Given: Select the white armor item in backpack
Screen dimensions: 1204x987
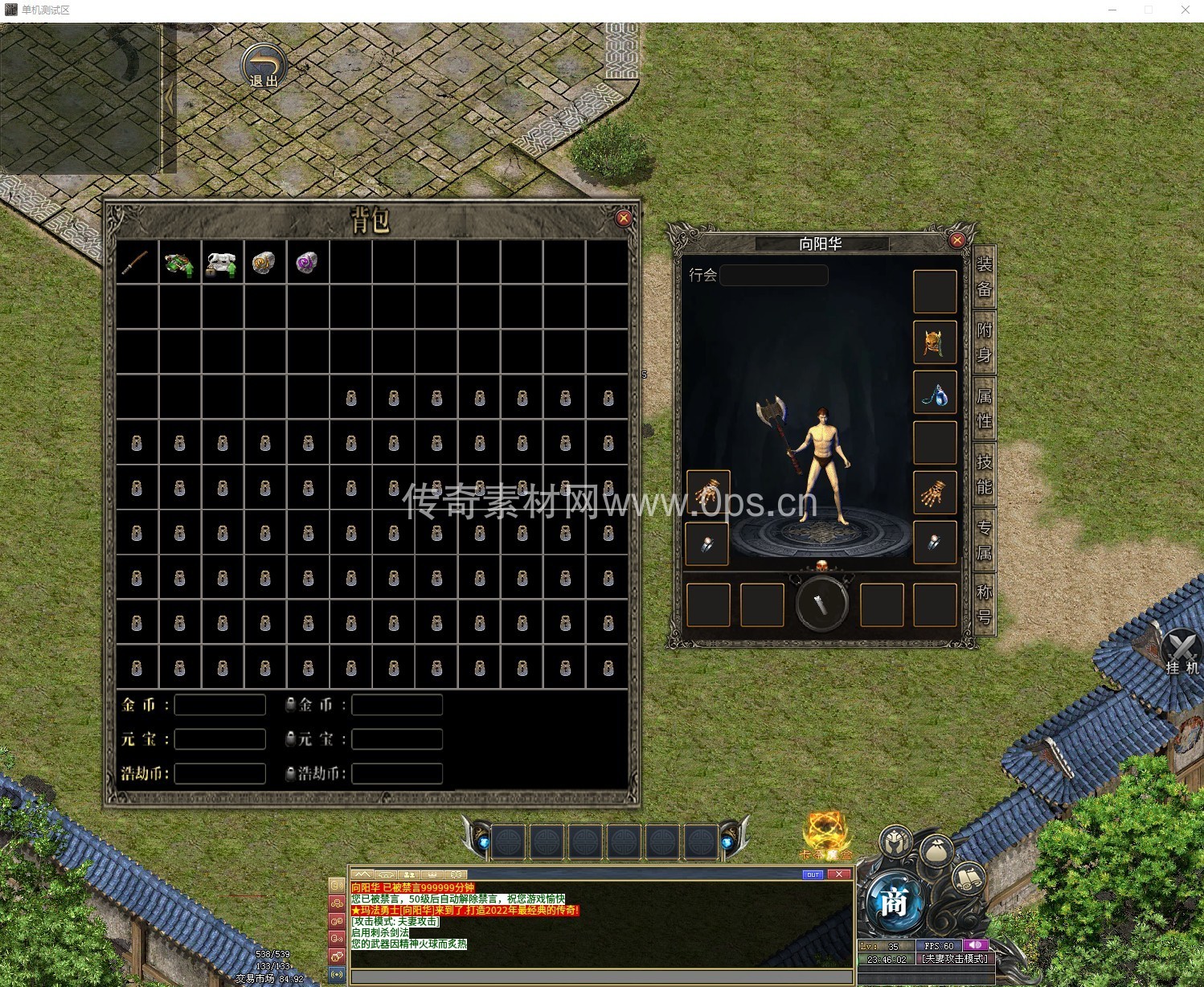Looking at the screenshot, I should click(x=222, y=263).
